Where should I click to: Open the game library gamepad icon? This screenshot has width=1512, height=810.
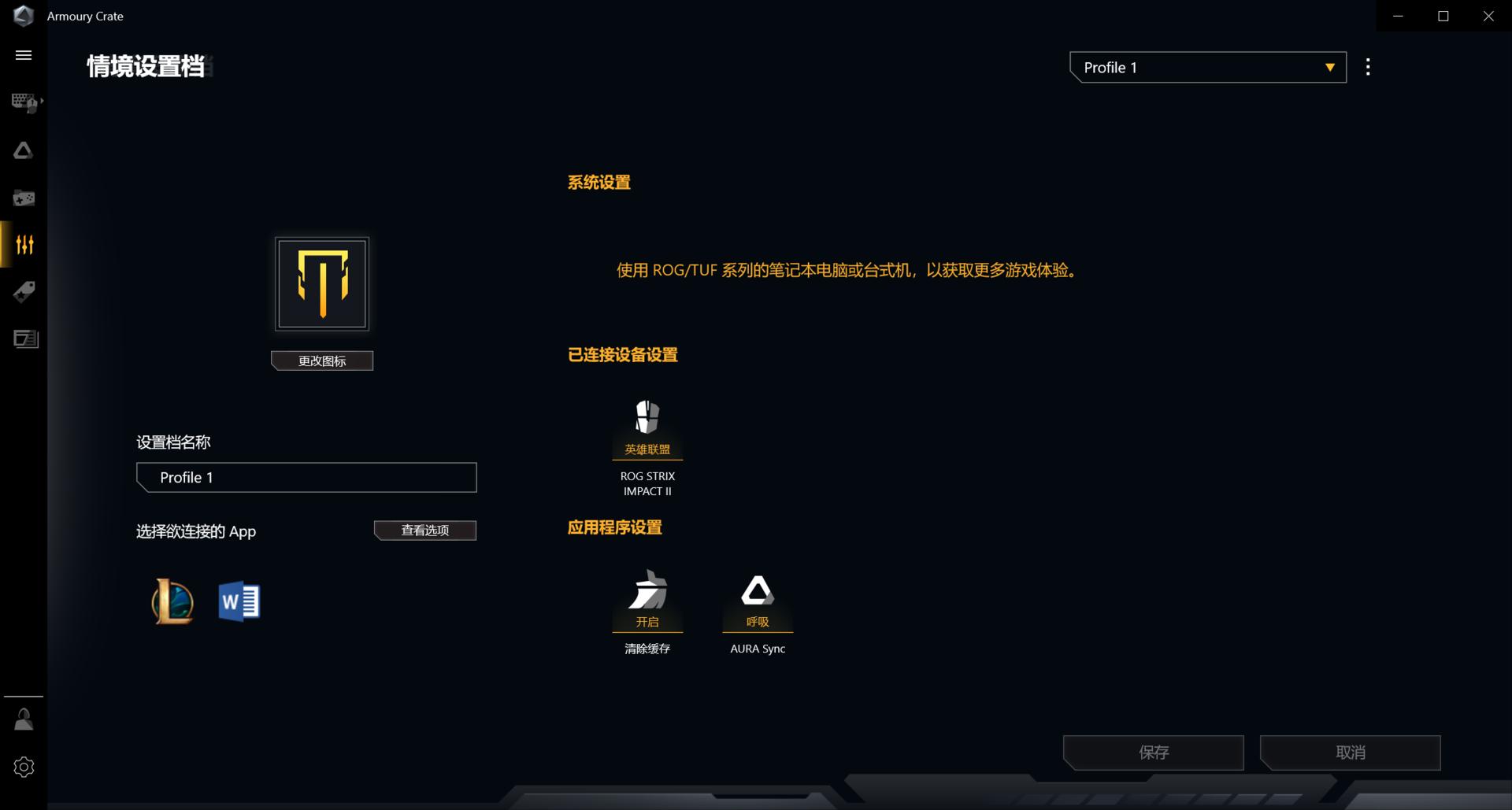(x=24, y=198)
